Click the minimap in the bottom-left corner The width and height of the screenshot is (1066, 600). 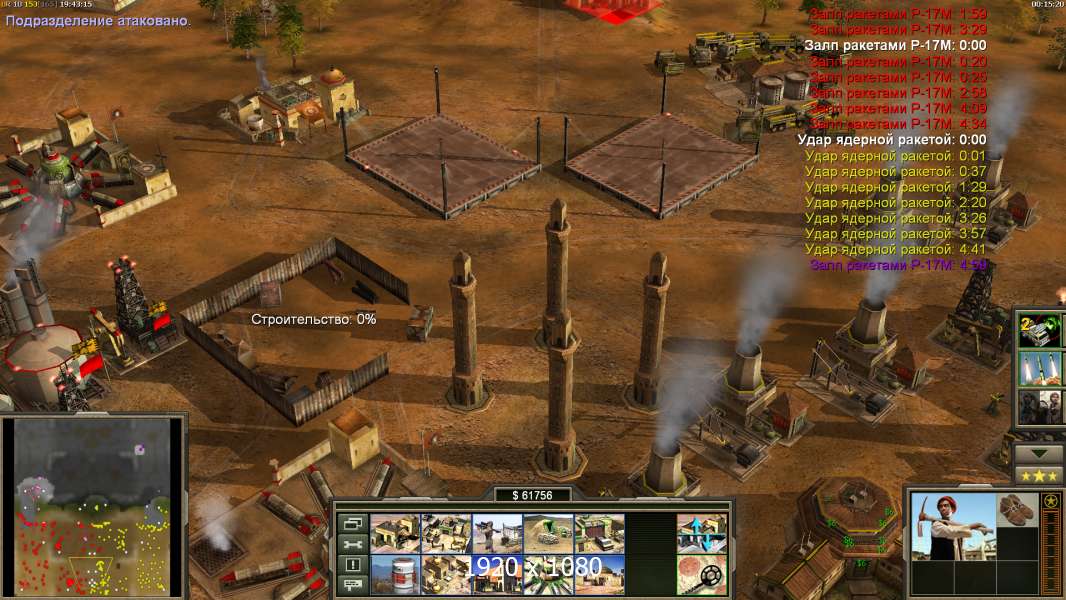pos(93,505)
